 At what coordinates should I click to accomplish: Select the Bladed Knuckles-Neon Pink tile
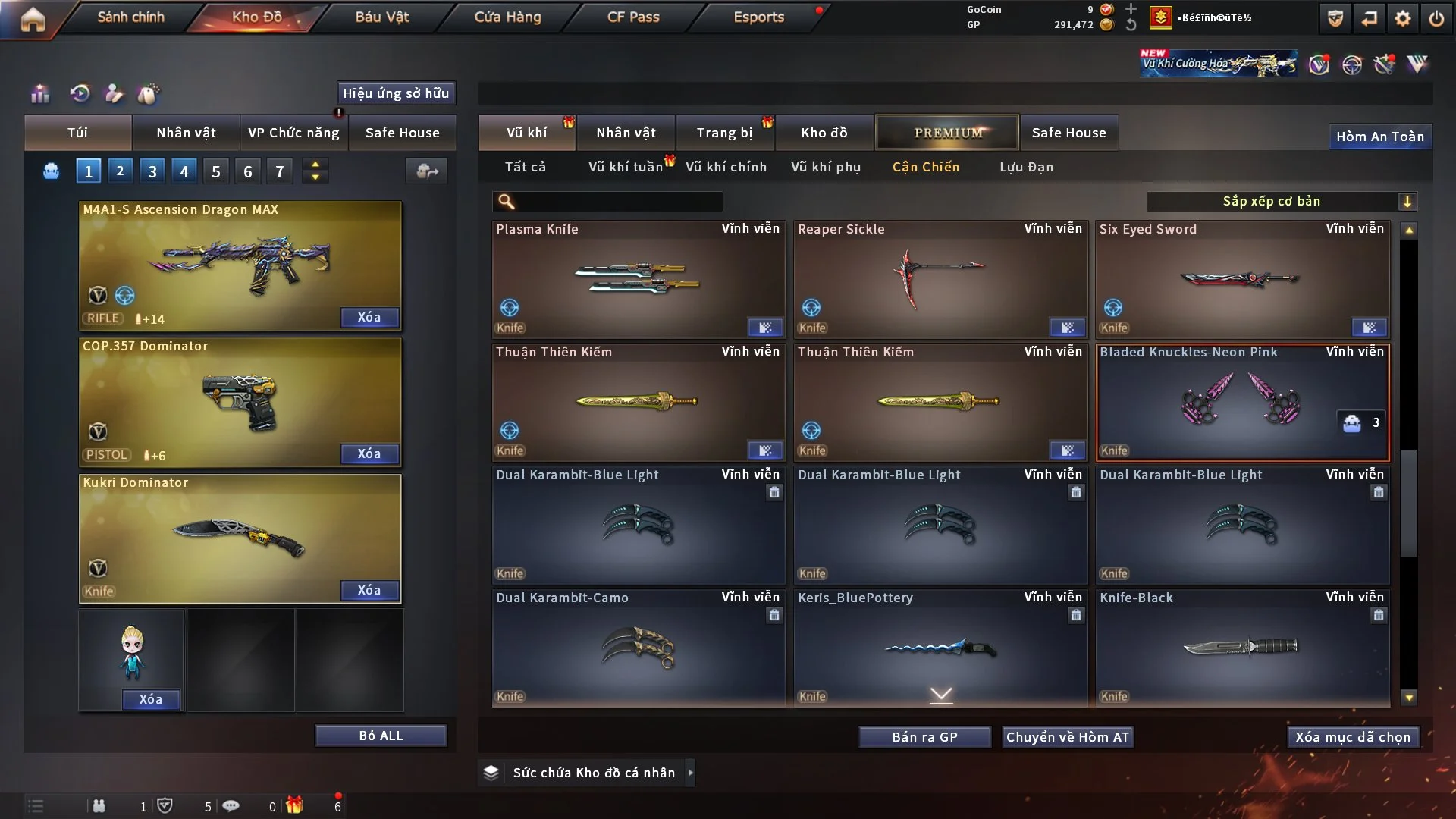[1241, 402]
